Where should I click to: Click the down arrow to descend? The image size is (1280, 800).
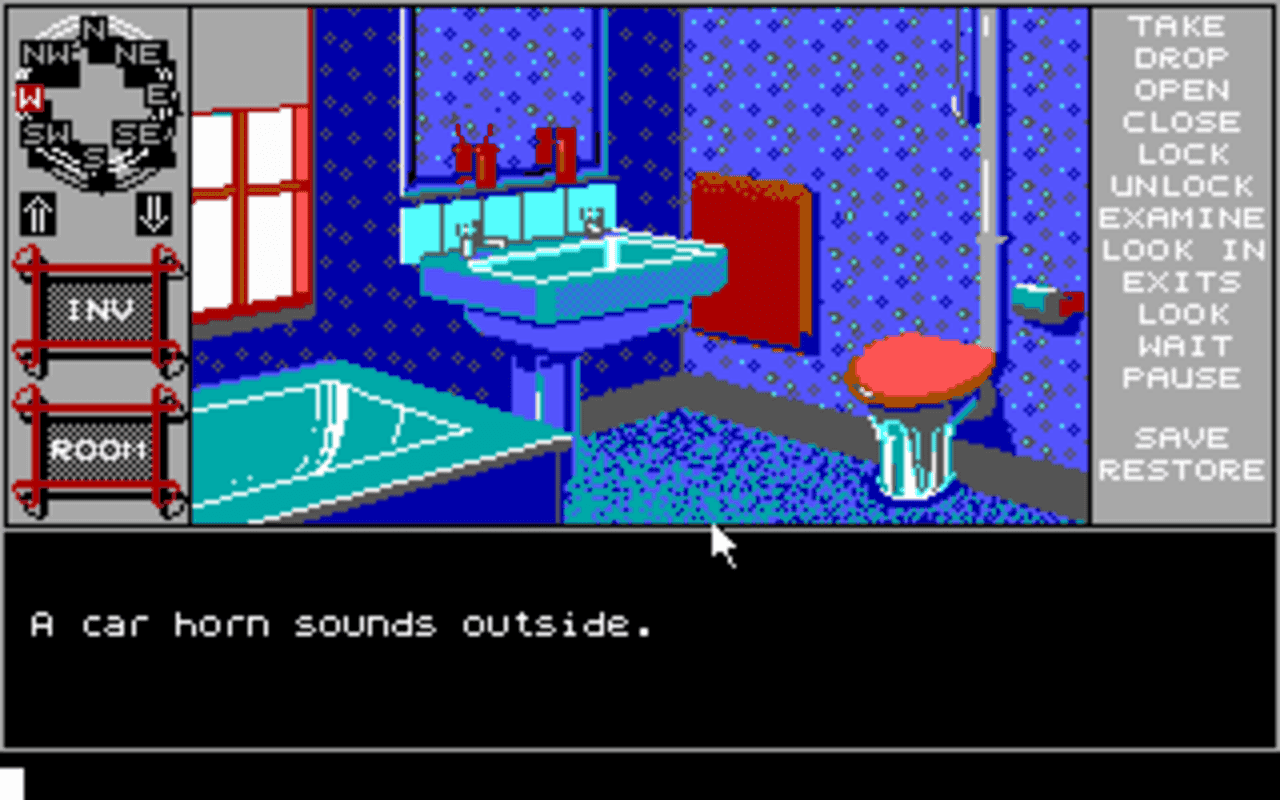click(152, 215)
